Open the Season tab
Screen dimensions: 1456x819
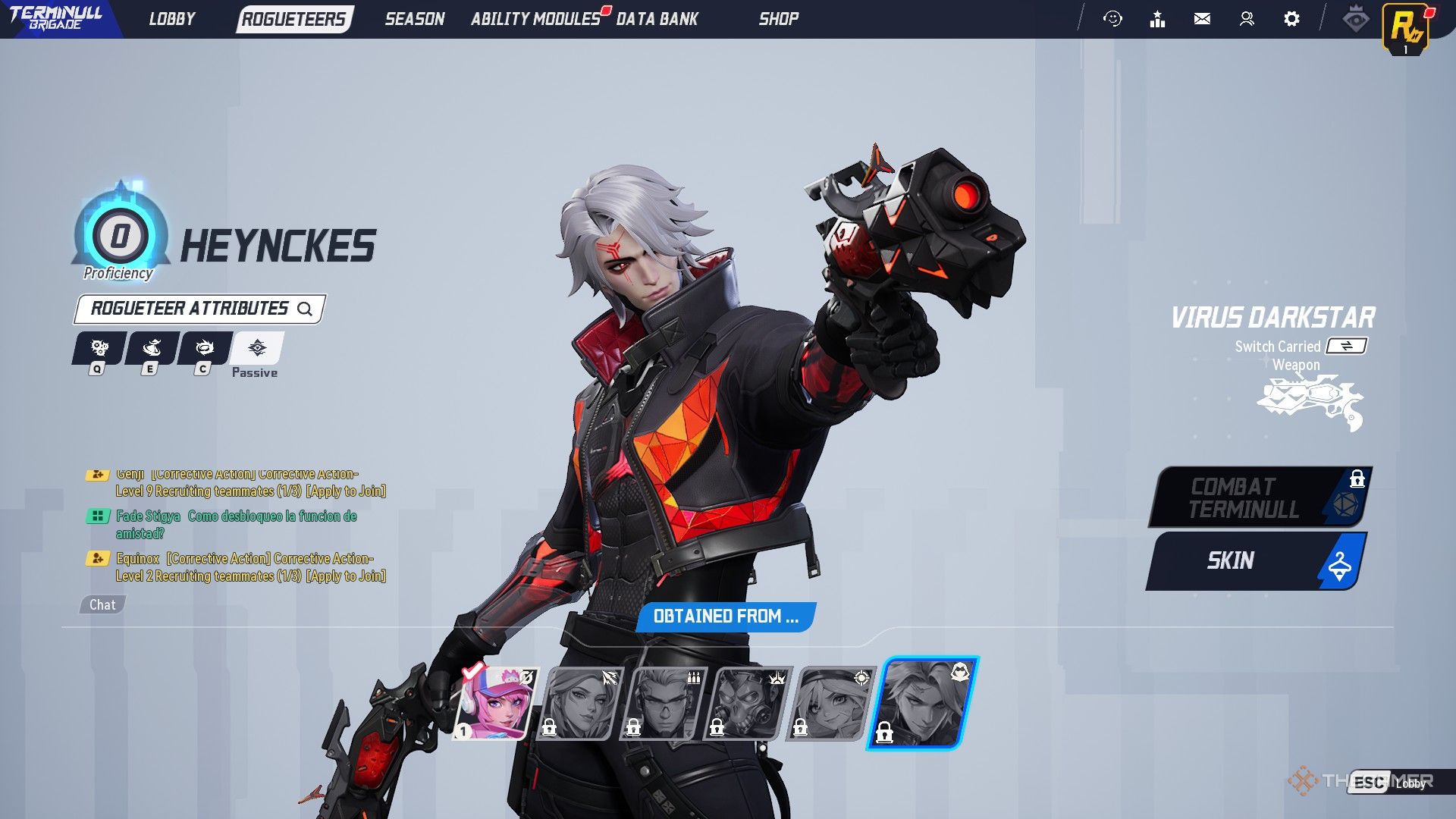pos(414,19)
